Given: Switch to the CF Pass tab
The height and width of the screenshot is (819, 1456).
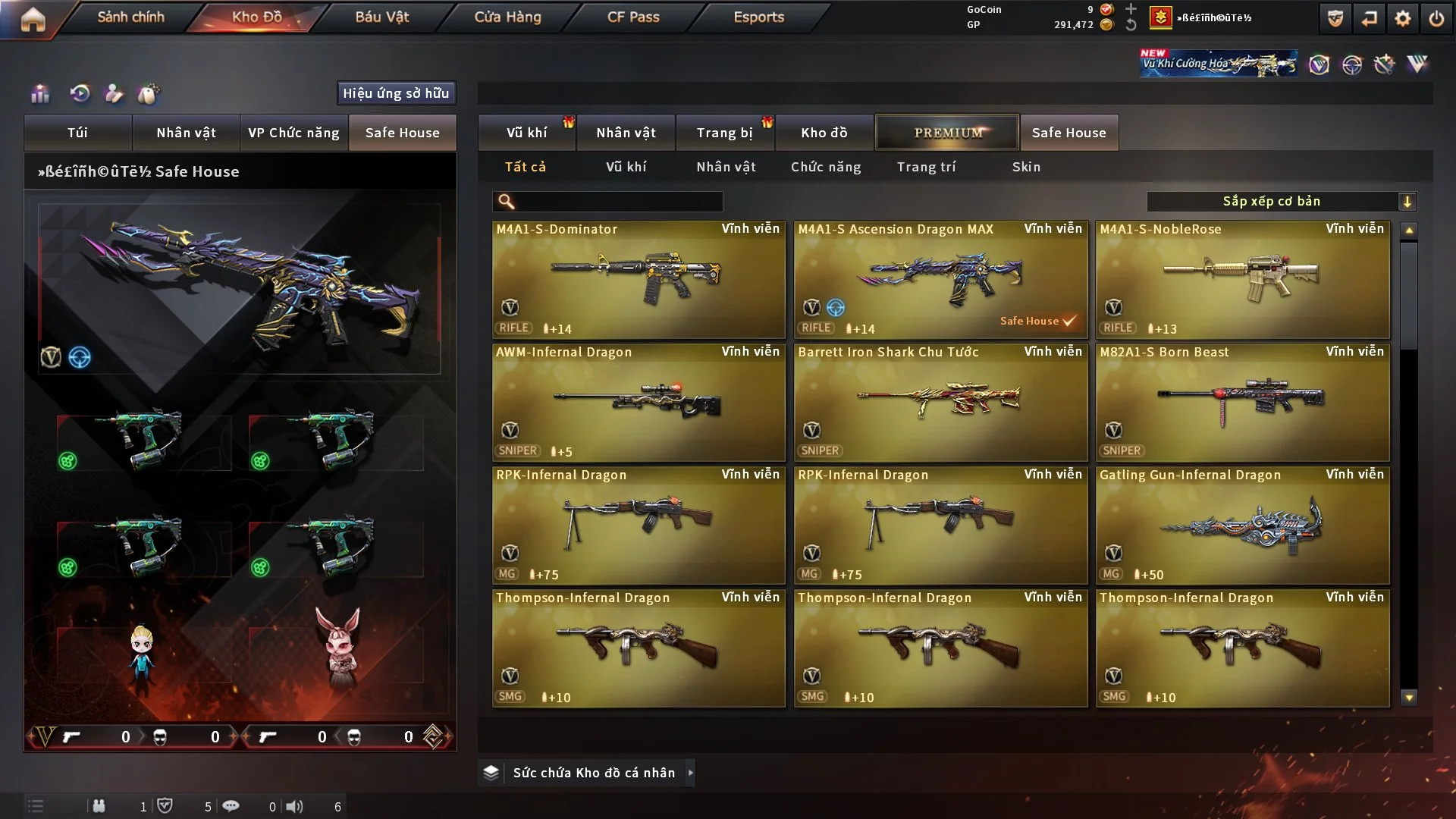Looking at the screenshot, I should coord(633,17).
